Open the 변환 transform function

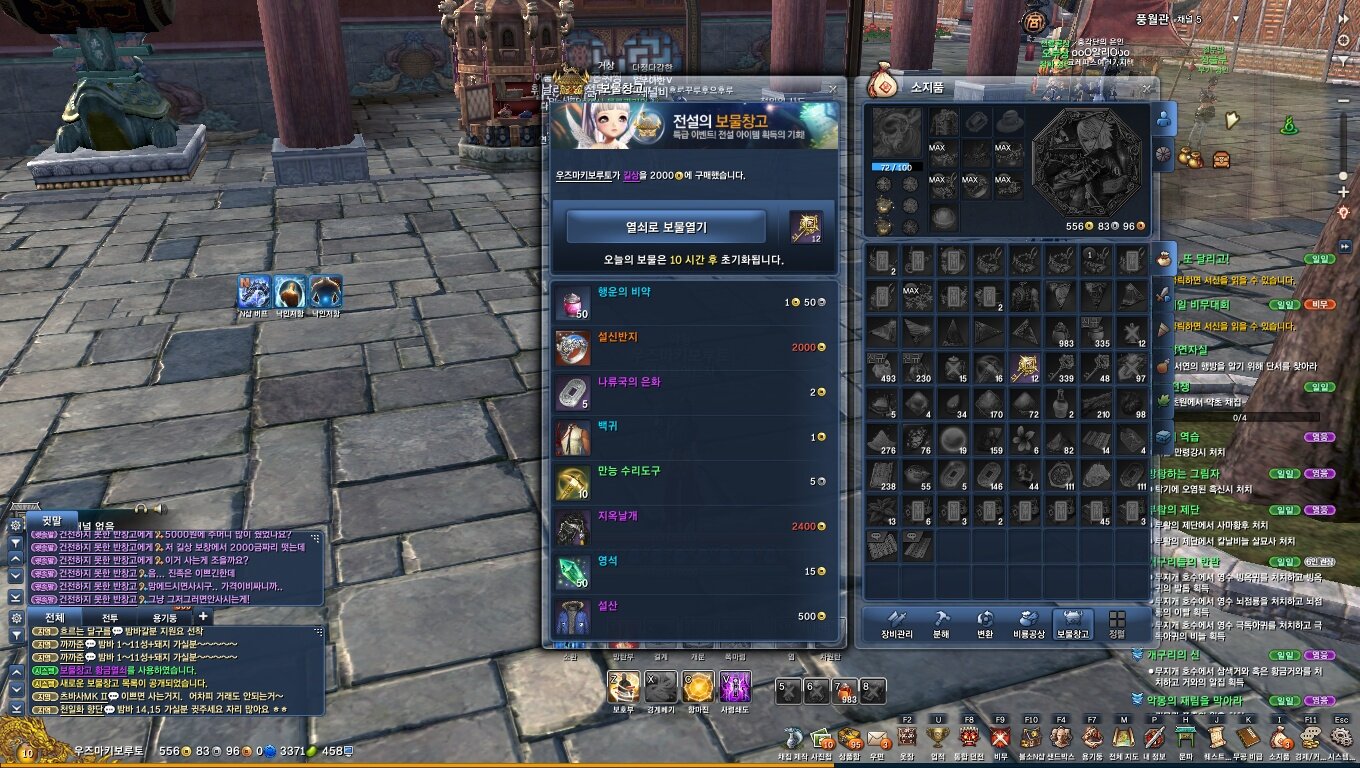(x=985, y=624)
